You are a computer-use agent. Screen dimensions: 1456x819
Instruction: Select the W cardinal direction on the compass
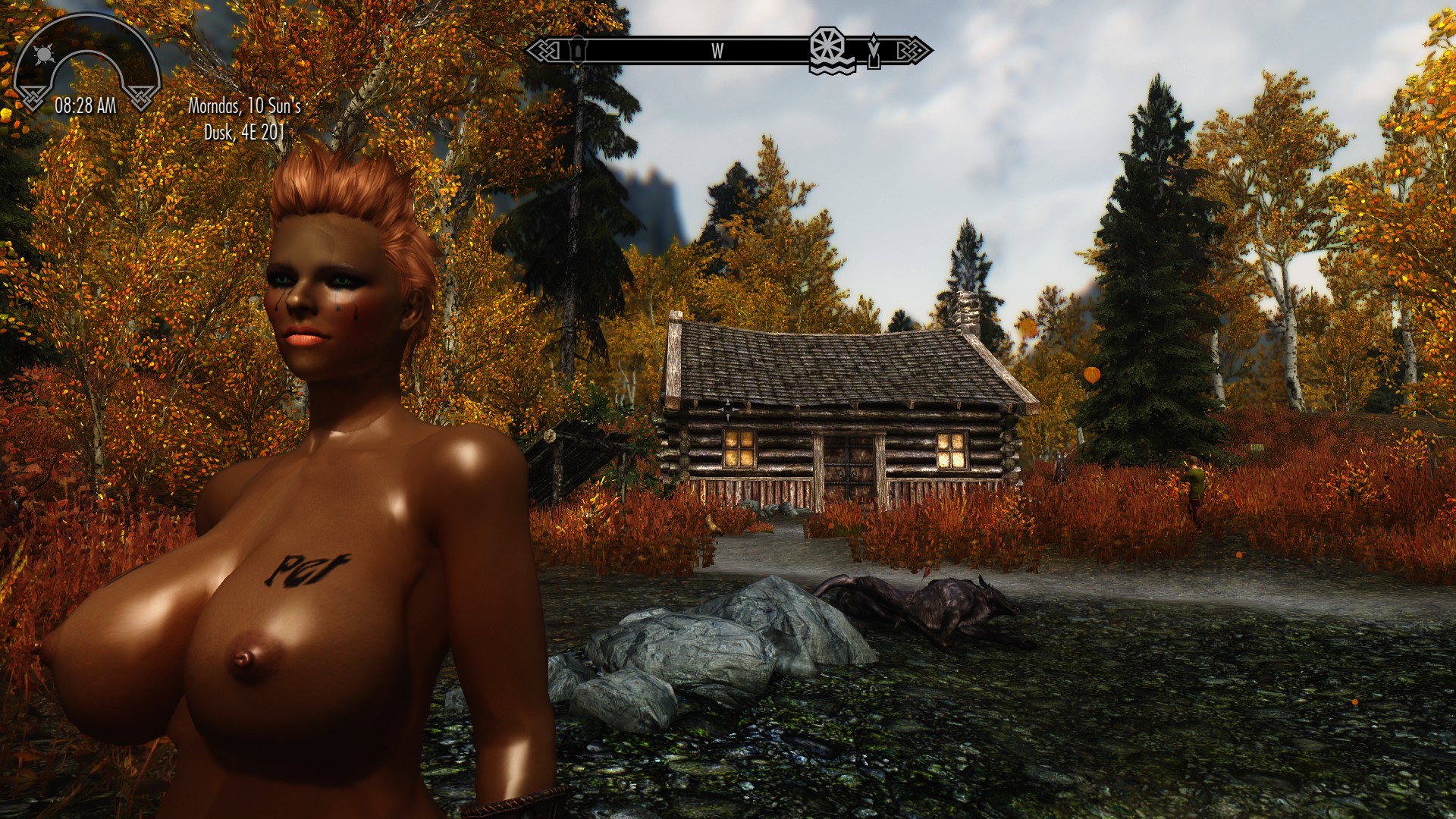click(x=717, y=52)
